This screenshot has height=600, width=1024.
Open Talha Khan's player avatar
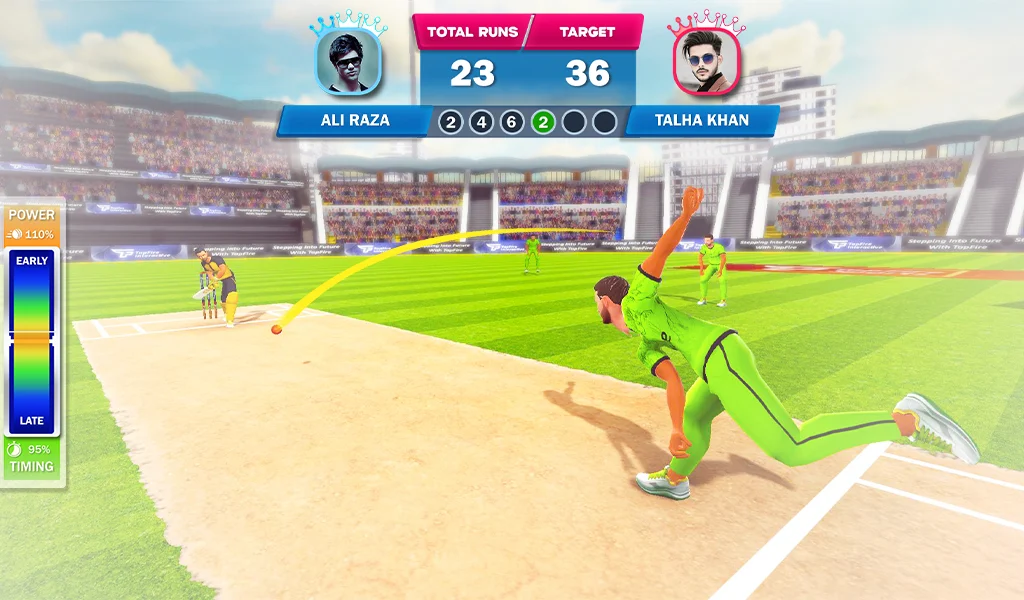coord(707,62)
